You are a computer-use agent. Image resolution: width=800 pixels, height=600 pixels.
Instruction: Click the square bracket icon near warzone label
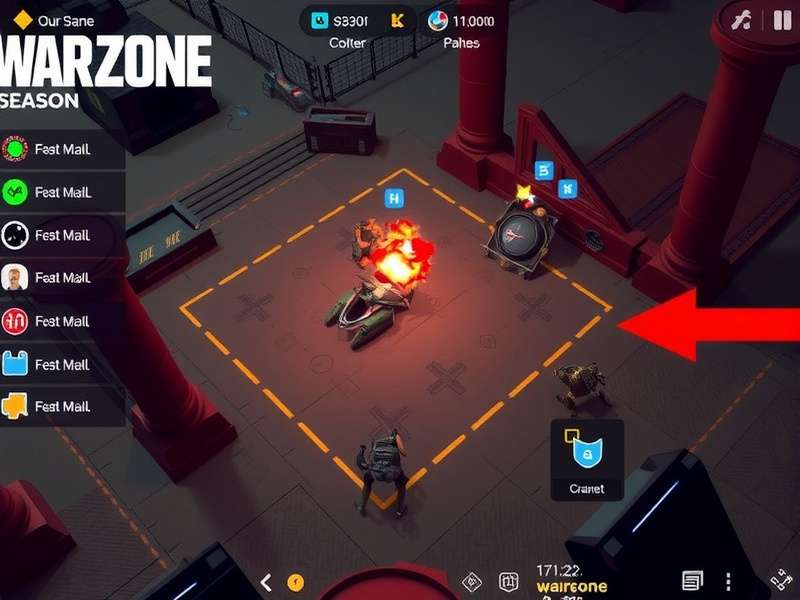[508, 582]
